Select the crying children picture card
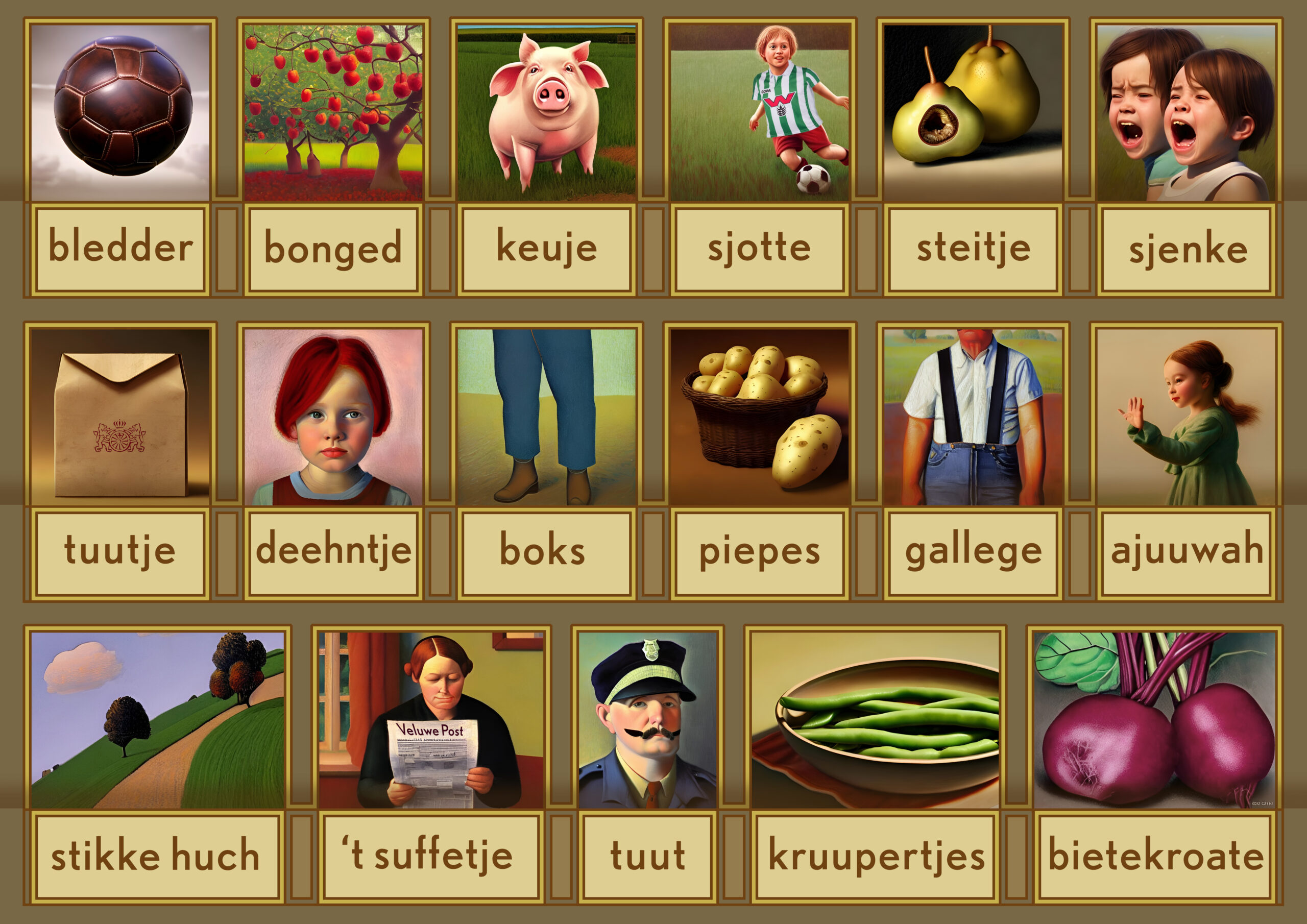 click(x=1187, y=112)
